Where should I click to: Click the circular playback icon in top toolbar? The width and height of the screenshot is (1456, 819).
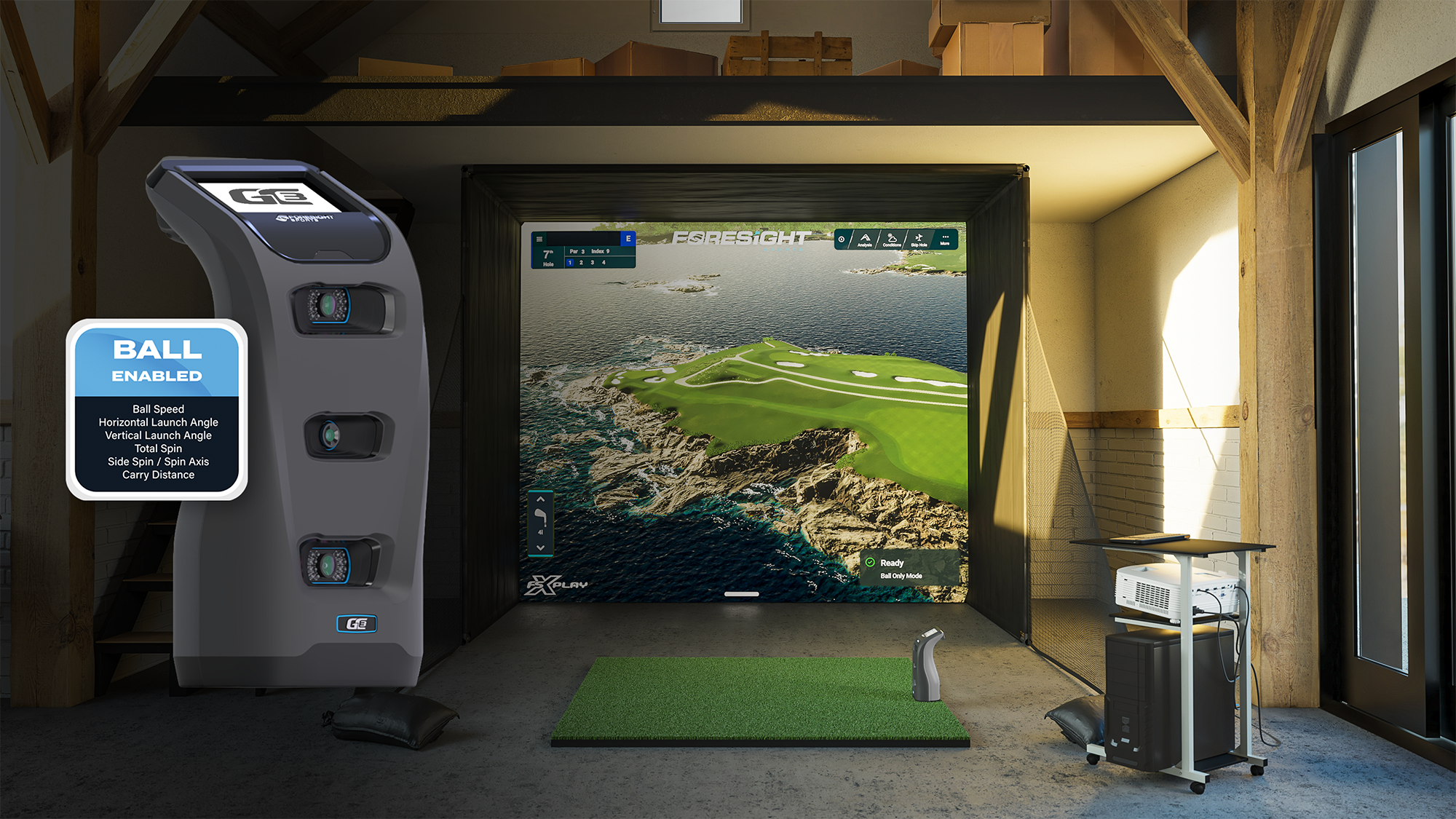842,240
